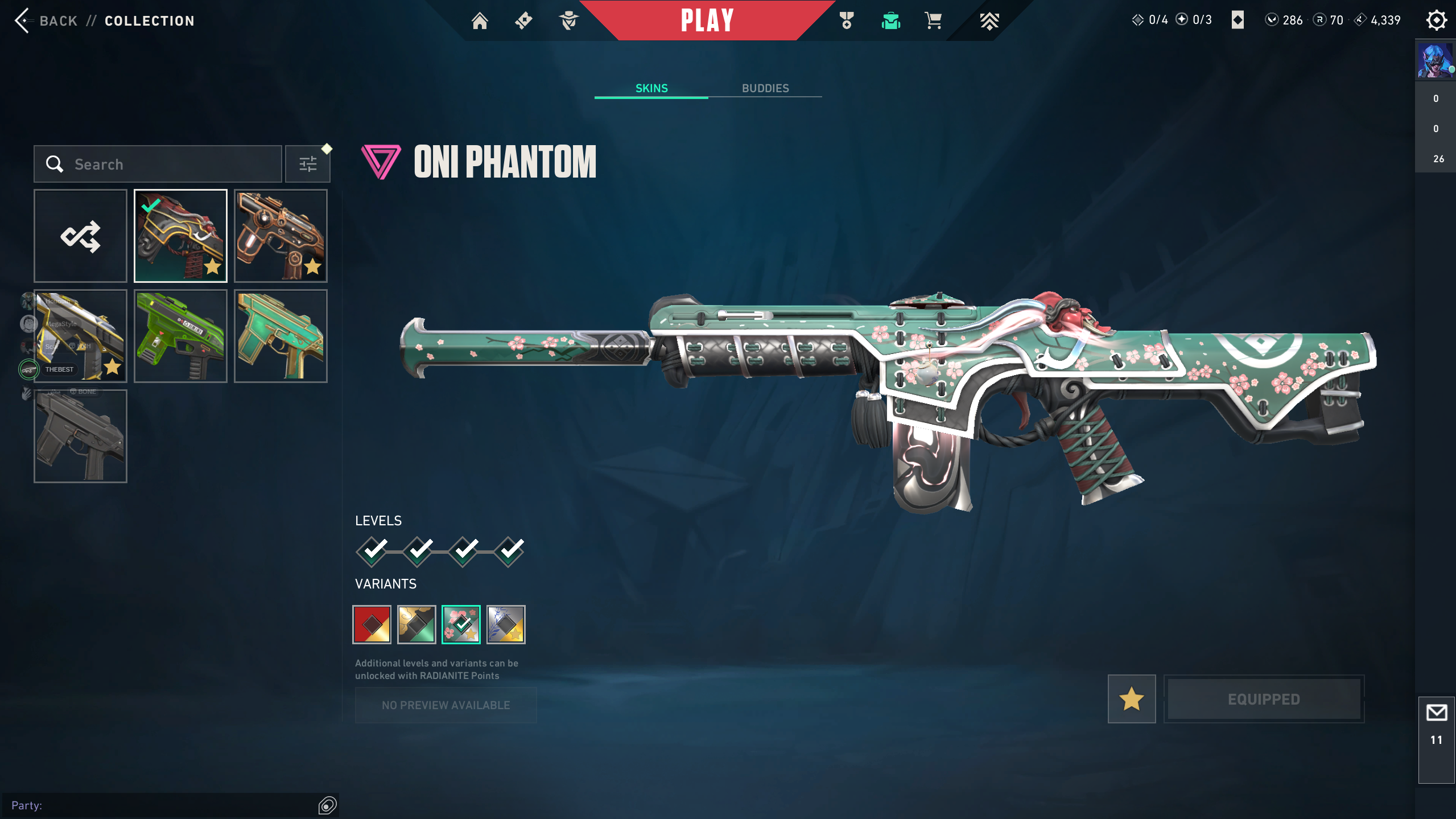Pick the default grey Phantom skin
The image size is (1456, 819).
point(80,437)
